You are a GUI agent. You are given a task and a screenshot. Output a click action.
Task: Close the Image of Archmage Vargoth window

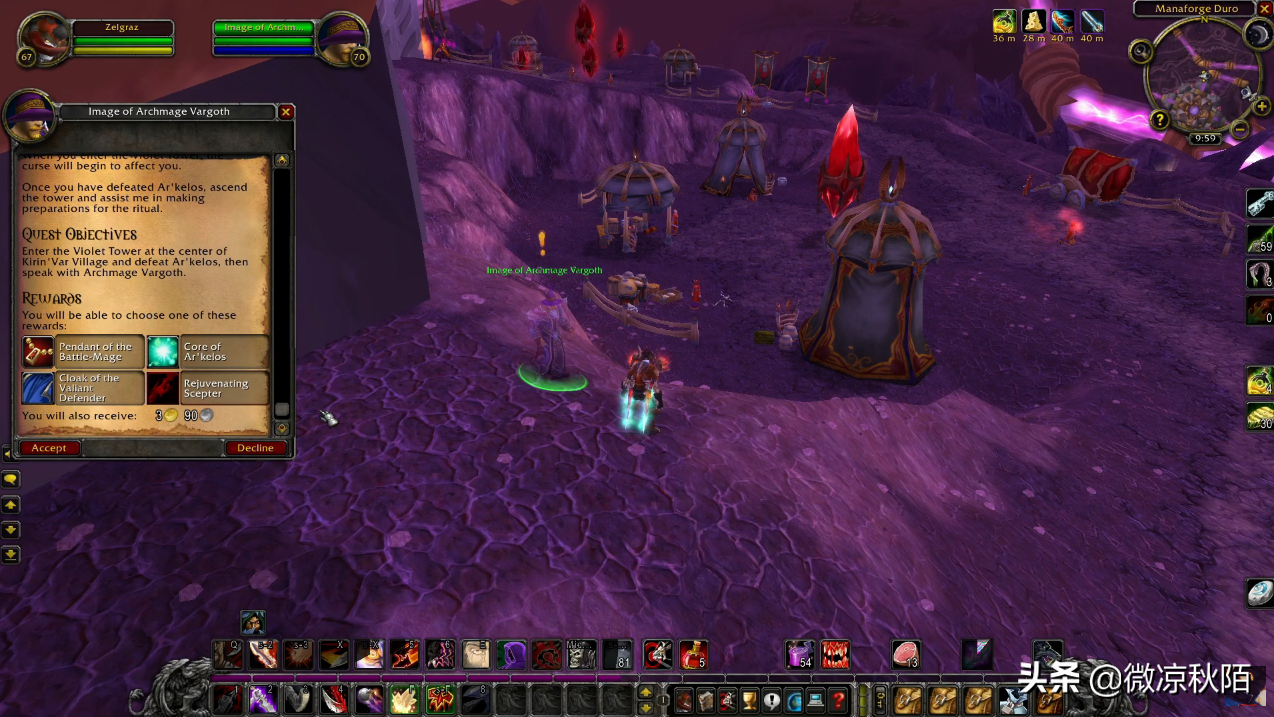pos(286,112)
